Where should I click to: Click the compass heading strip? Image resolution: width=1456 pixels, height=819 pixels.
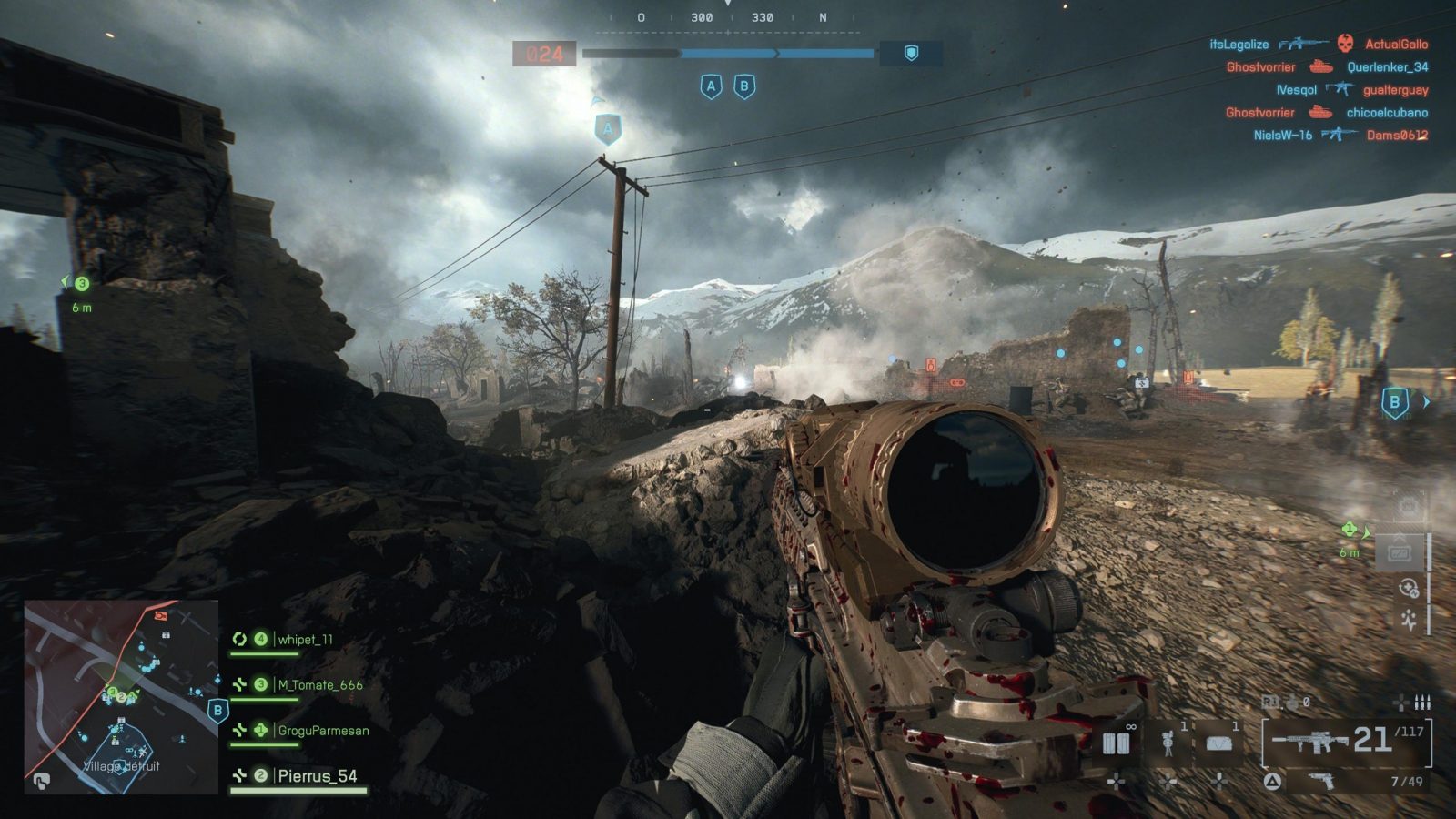(728, 18)
